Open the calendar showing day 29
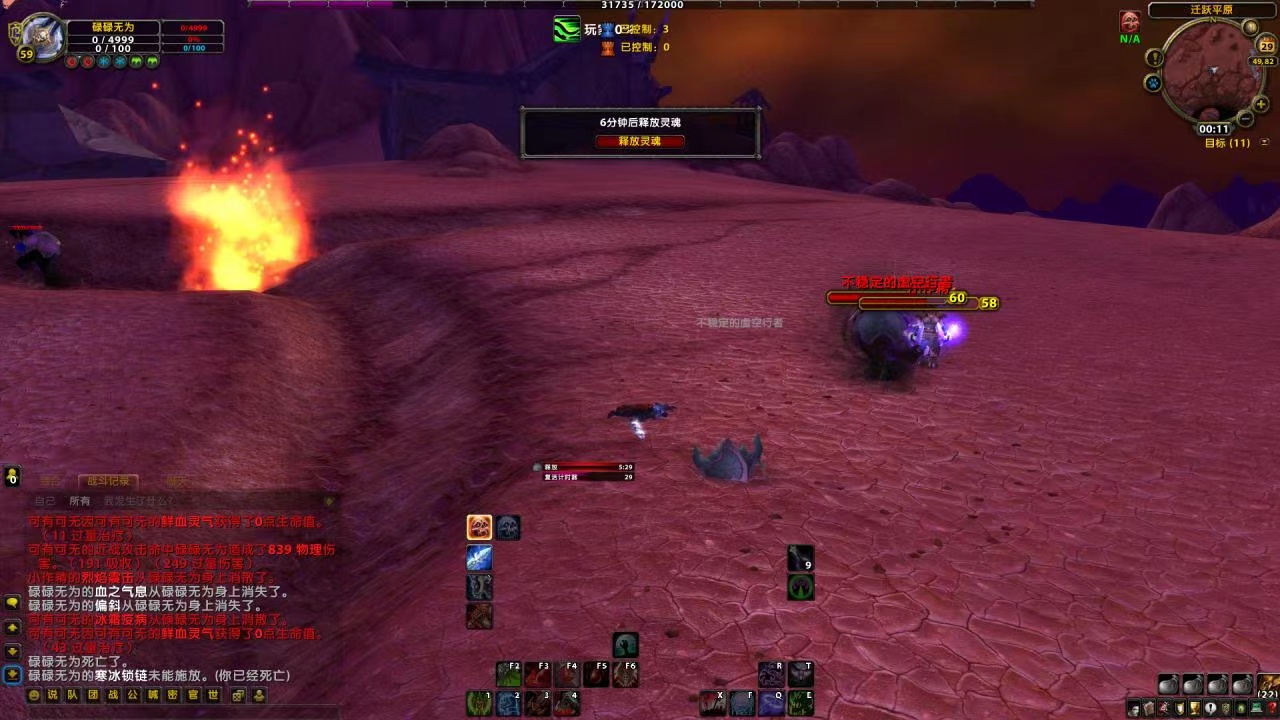Viewport: 1280px width, 720px height. point(1266,45)
